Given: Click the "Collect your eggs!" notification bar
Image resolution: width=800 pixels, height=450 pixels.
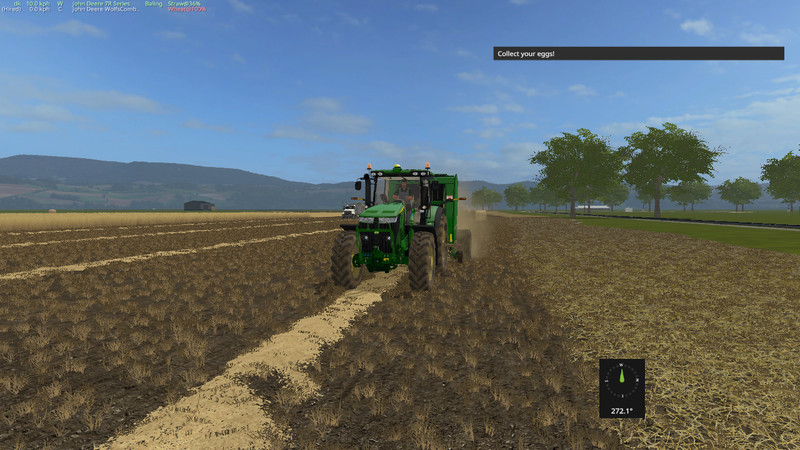Looking at the screenshot, I should (x=638, y=53).
